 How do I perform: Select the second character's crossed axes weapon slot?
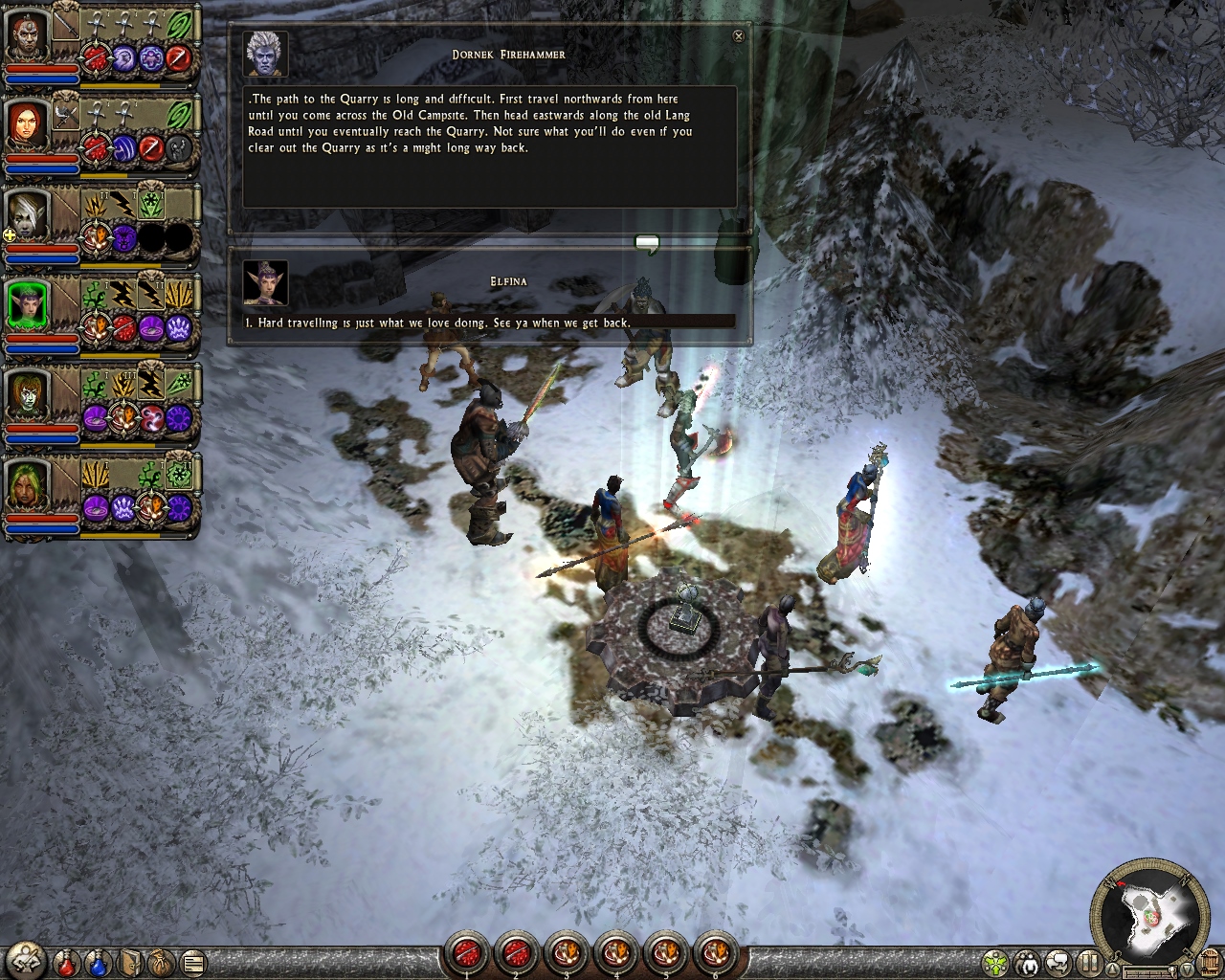tap(66, 116)
